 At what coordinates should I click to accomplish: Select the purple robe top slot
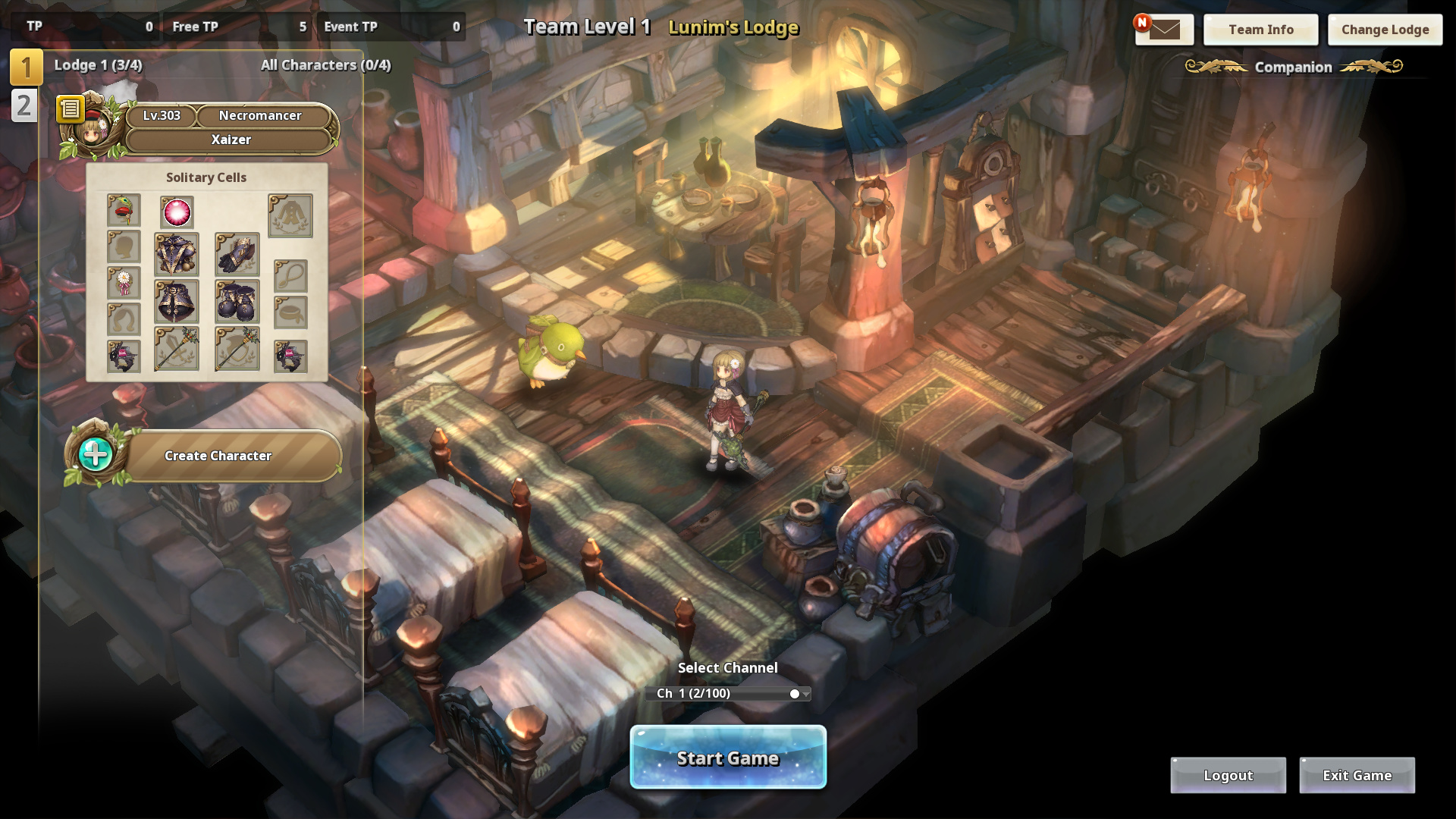(177, 254)
